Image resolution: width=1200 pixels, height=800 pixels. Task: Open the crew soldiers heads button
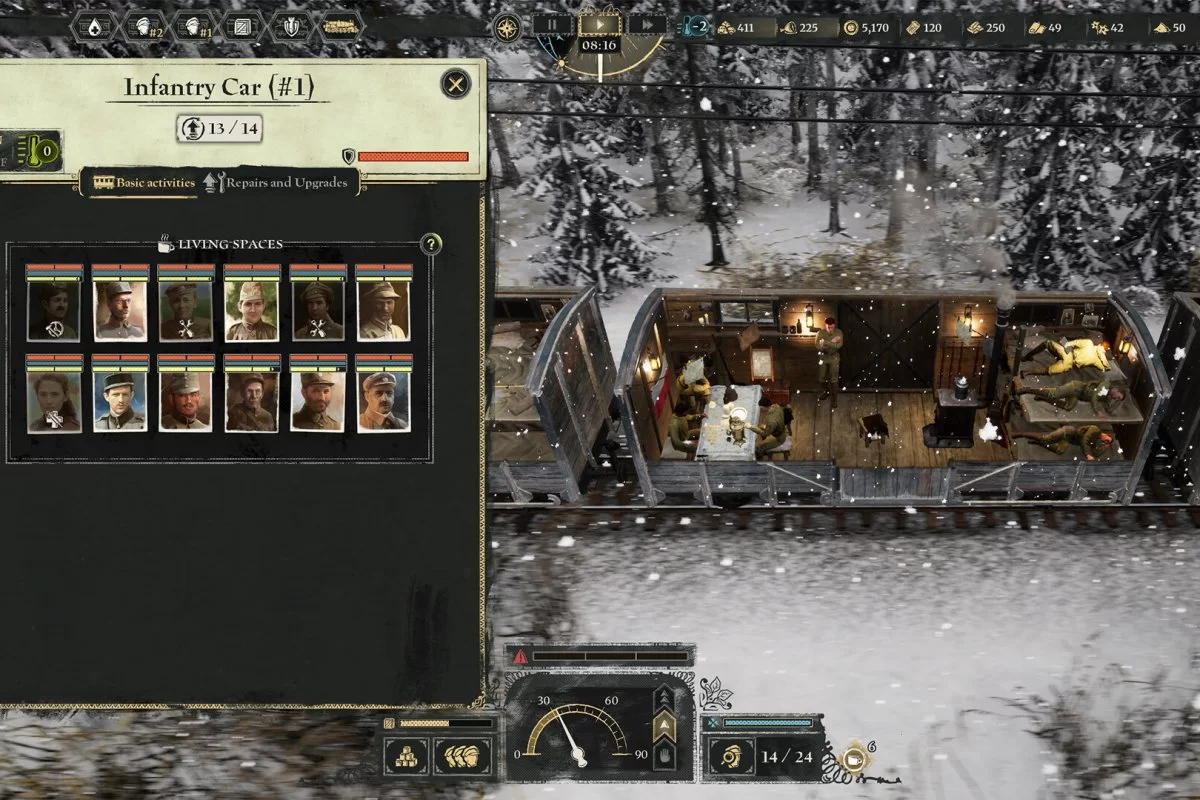pyautogui.click(x=461, y=755)
